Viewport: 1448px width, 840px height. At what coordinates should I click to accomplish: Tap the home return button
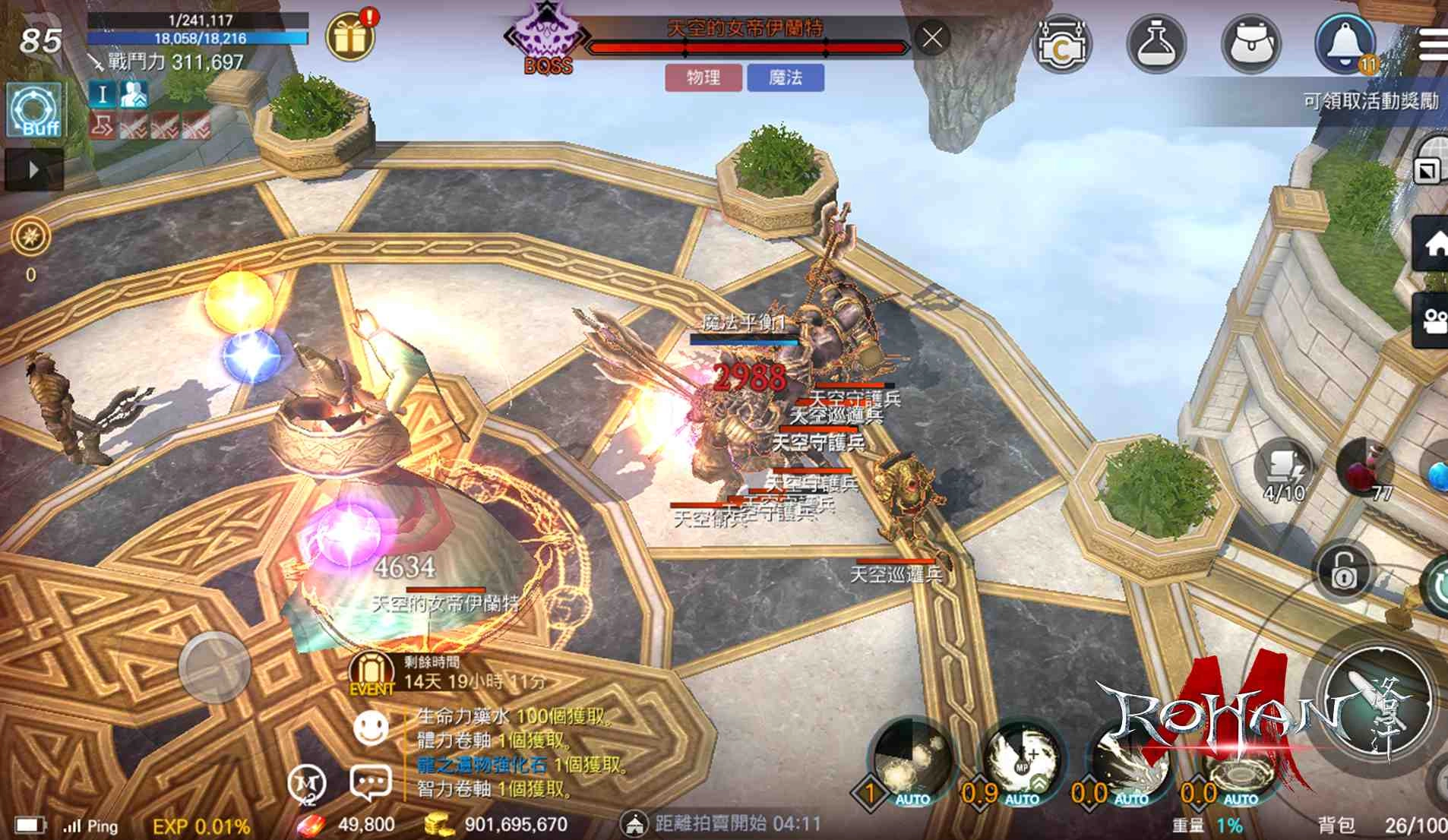[x=1432, y=245]
